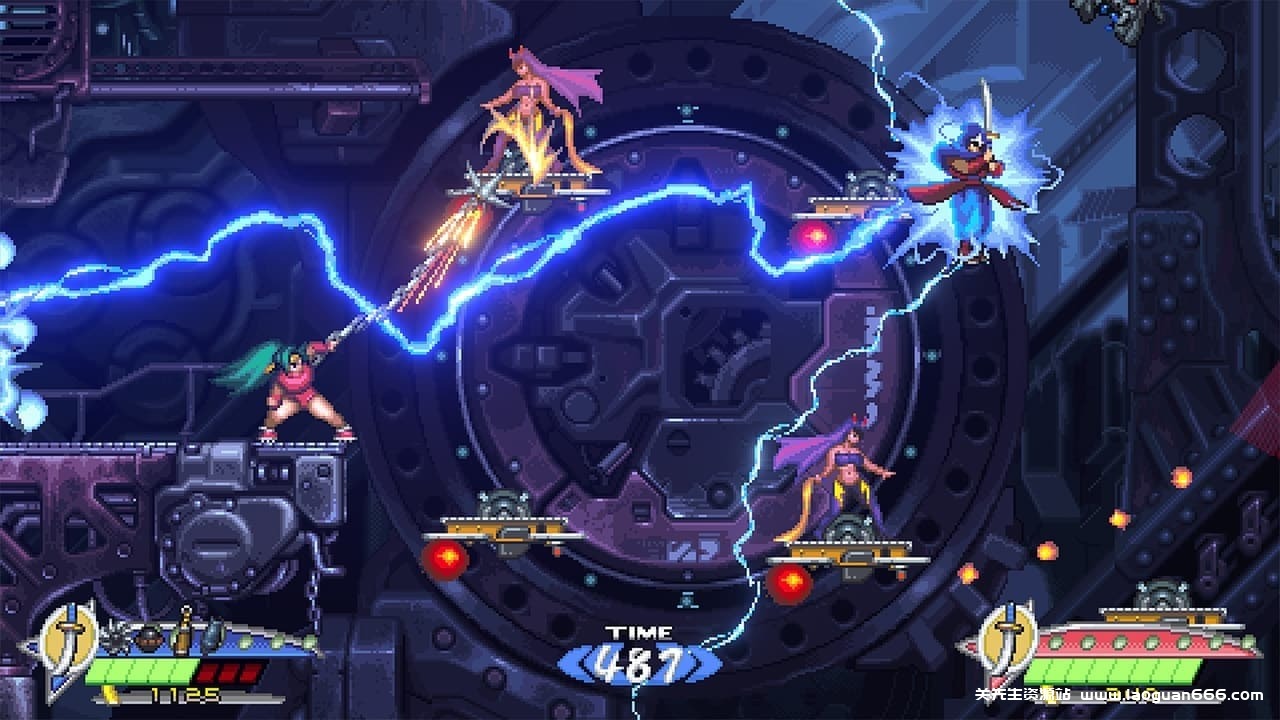
Task: Click the right player's green stamina bar
Action: point(1110,670)
